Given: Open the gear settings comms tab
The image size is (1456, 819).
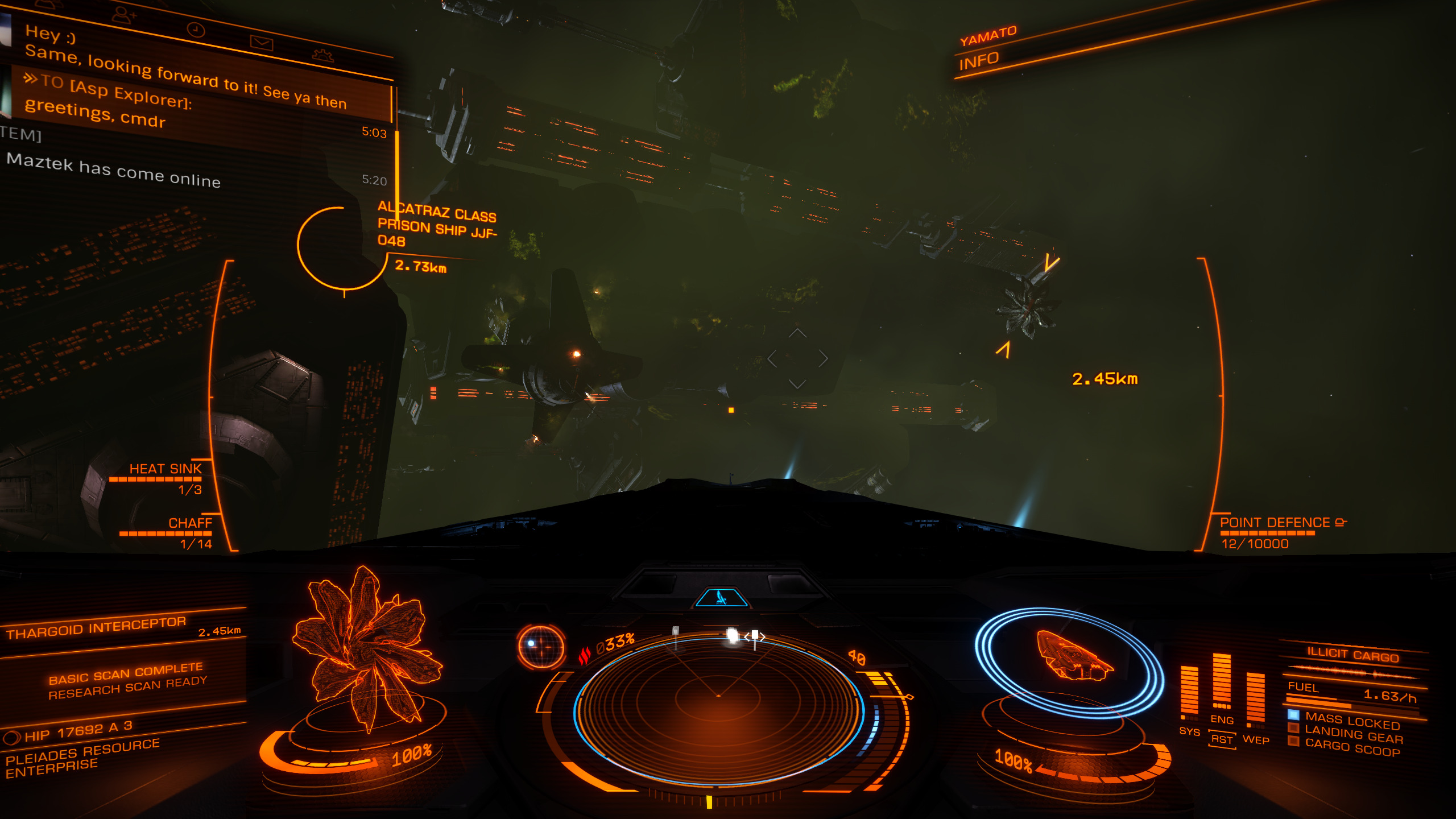Looking at the screenshot, I should tap(323, 55).
